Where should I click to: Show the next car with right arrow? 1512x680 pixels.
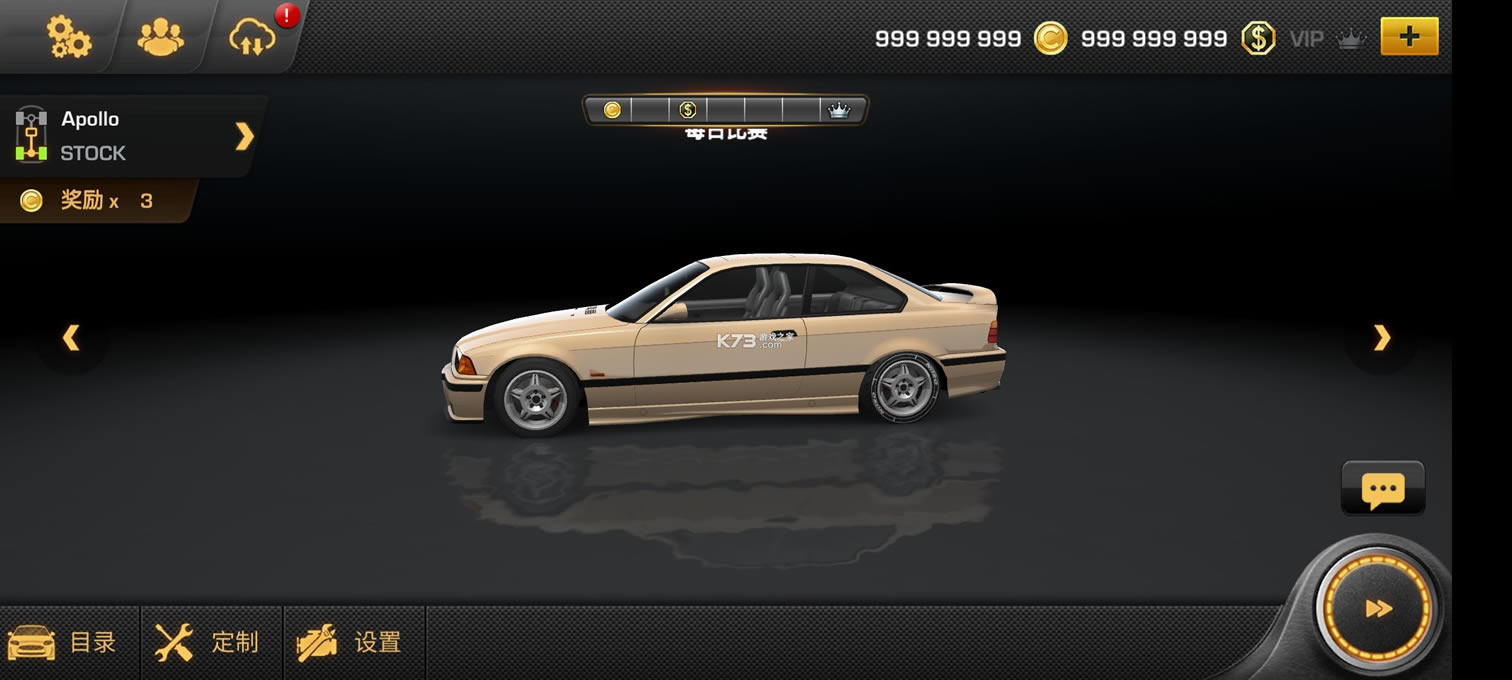[1381, 338]
